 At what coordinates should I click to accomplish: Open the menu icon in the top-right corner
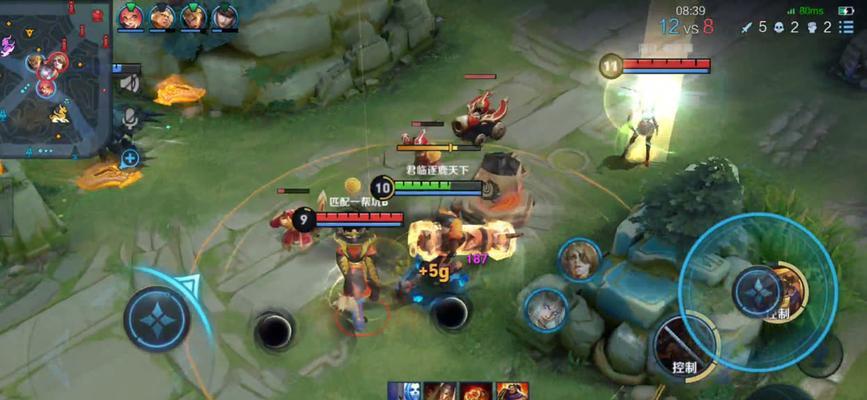[x=846, y=27]
